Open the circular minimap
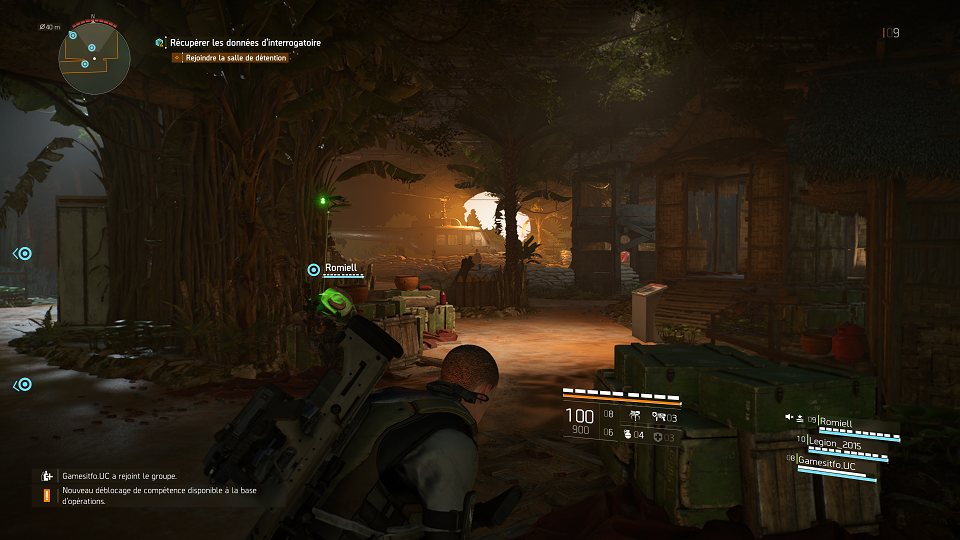The height and width of the screenshot is (540, 960). tap(93, 59)
